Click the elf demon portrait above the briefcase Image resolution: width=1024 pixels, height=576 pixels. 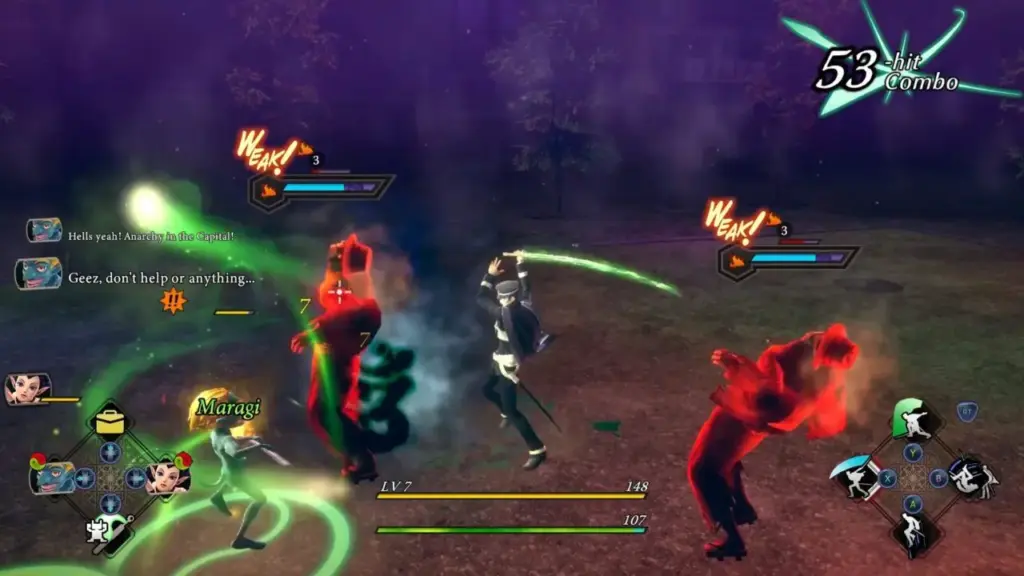coord(27,389)
